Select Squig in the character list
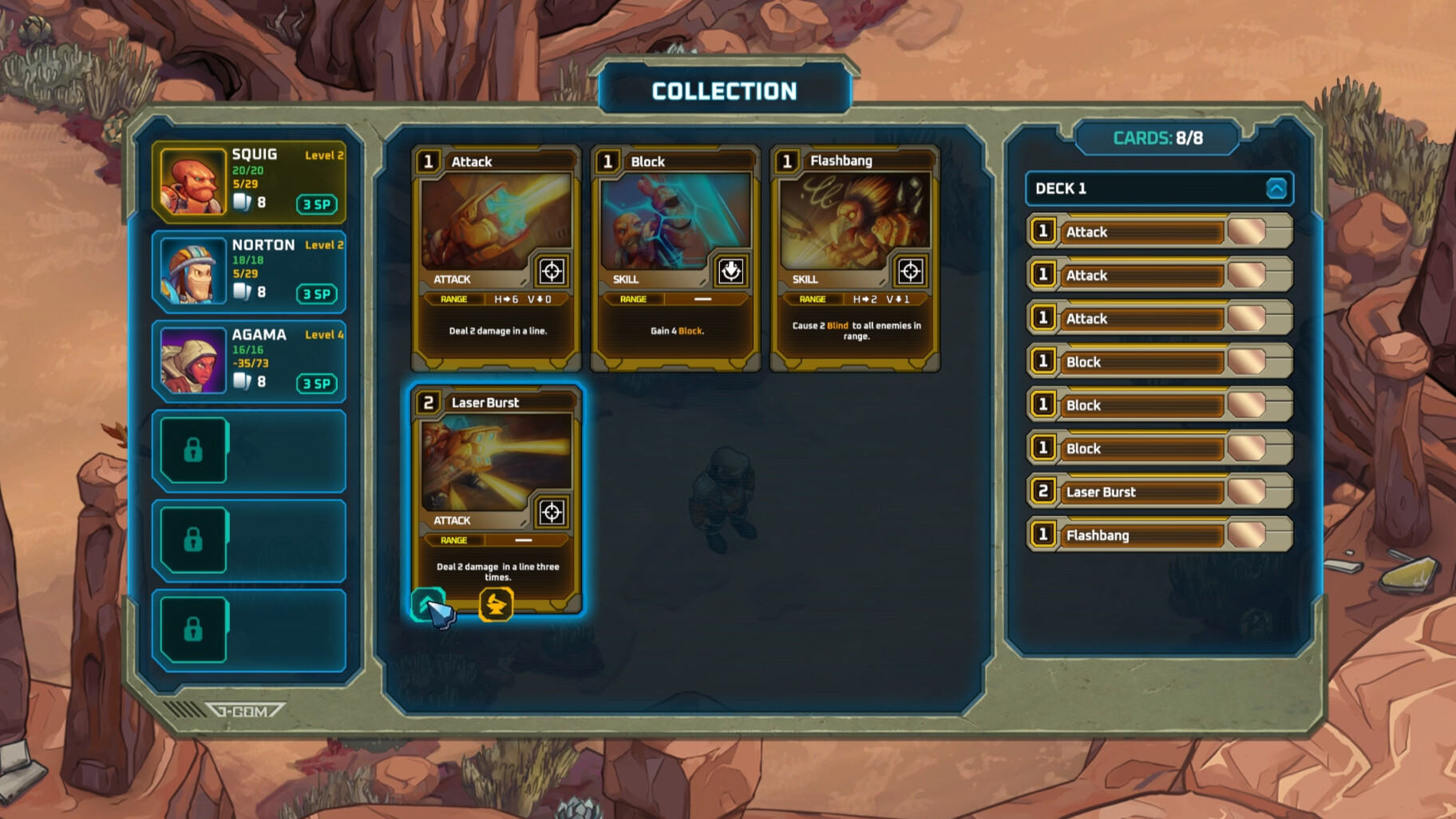This screenshot has height=819, width=1456. click(x=249, y=181)
